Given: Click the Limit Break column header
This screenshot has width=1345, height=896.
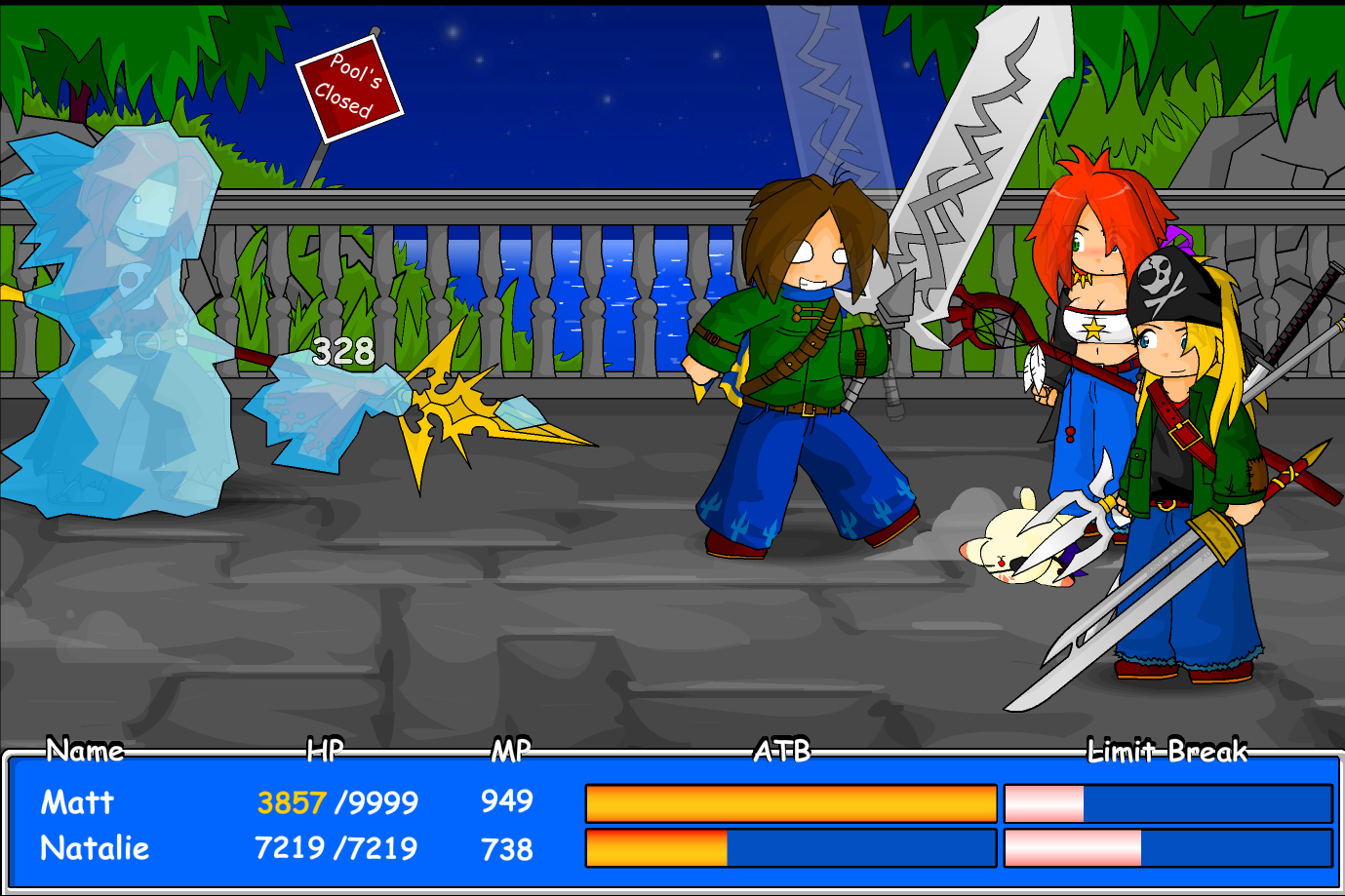Looking at the screenshot, I should pos(1169,752).
